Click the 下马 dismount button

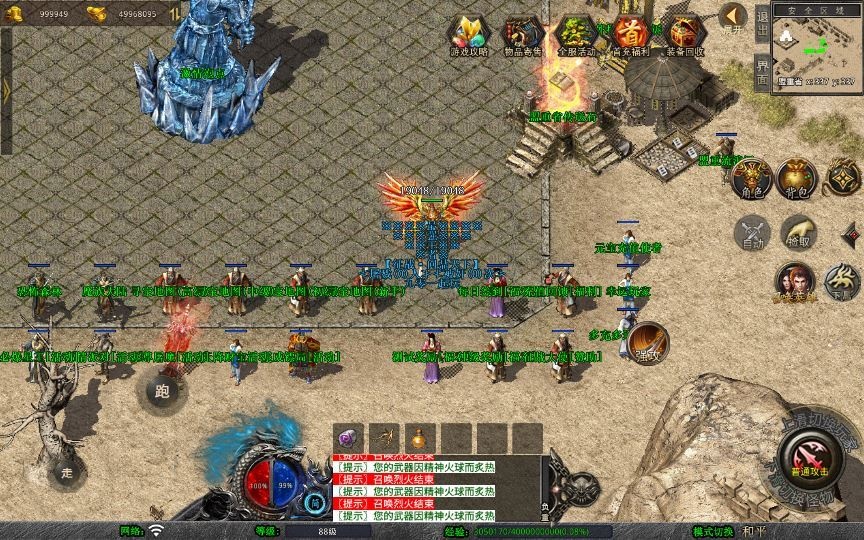[842, 282]
